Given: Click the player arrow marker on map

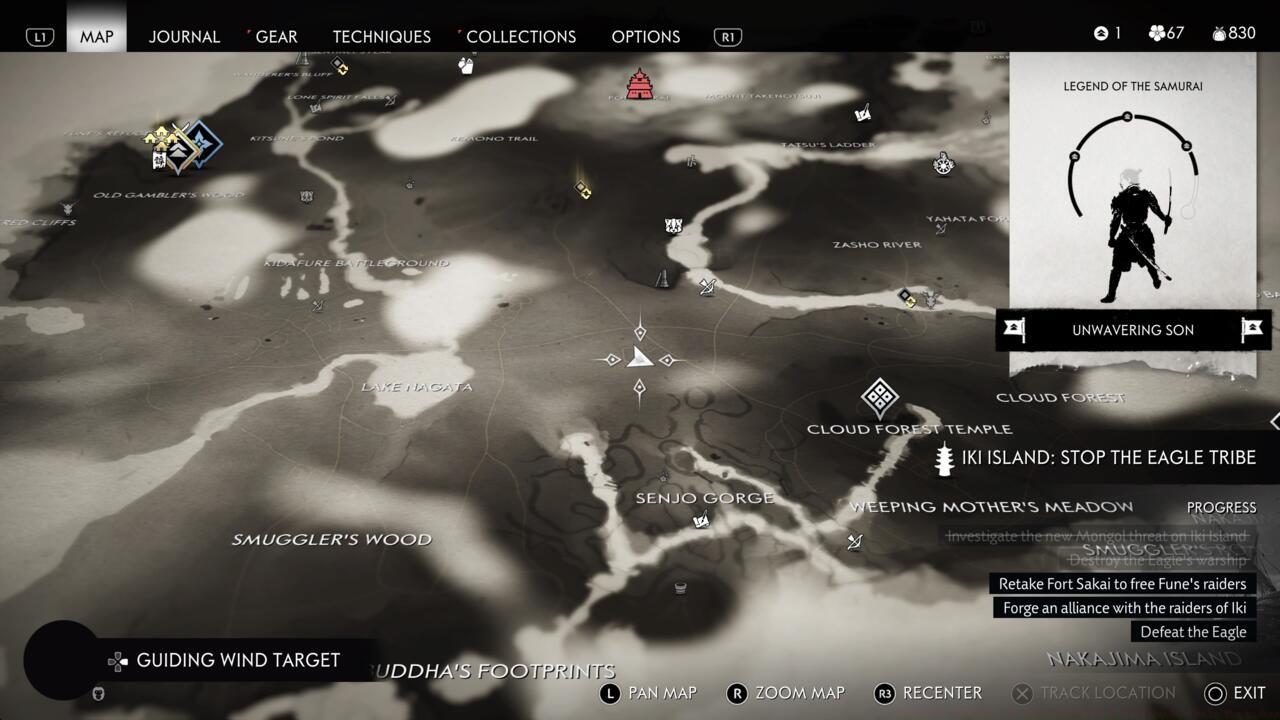Looking at the screenshot, I should tap(640, 358).
